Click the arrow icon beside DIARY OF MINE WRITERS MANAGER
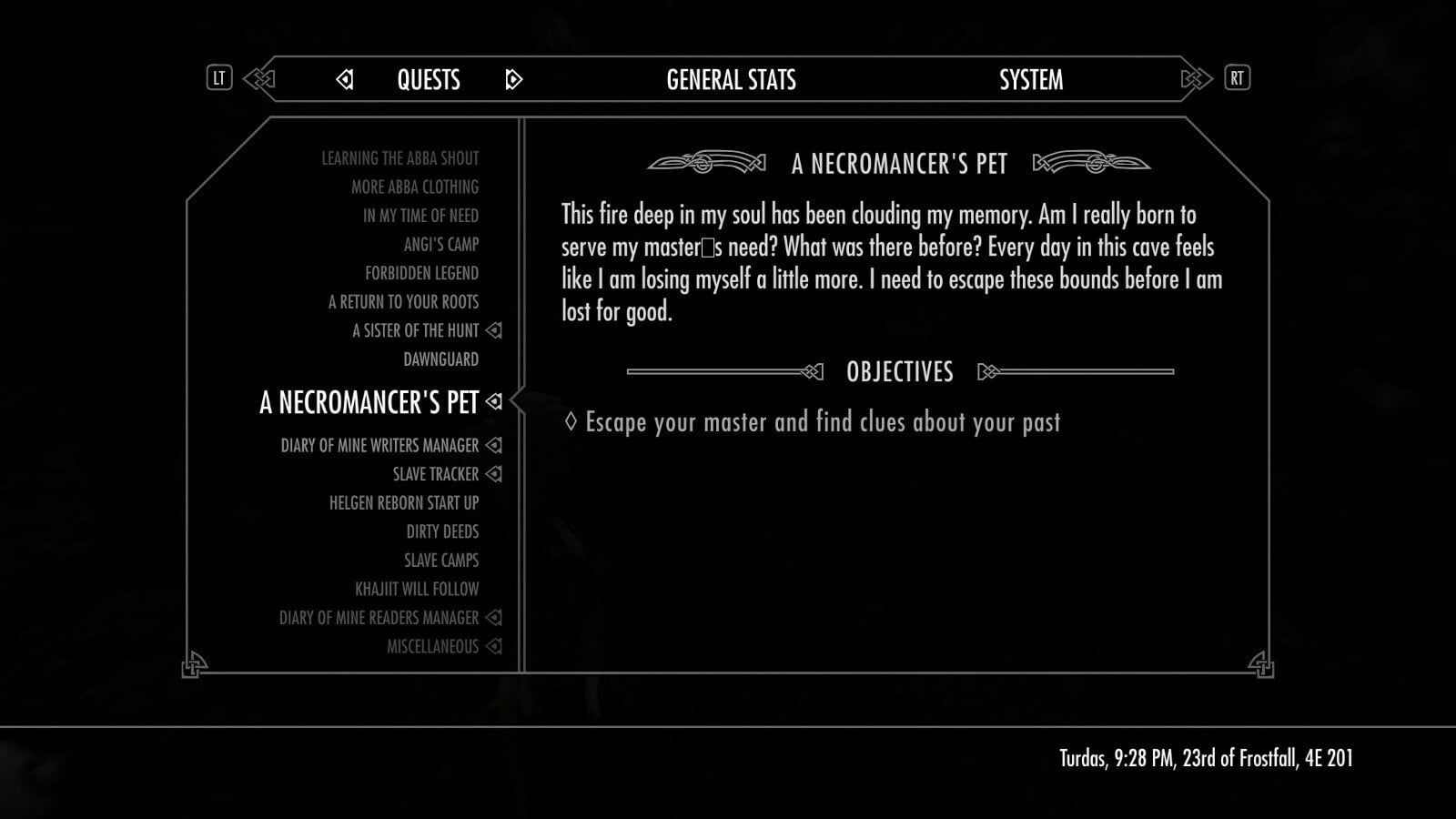The height and width of the screenshot is (819, 1456). coord(494,445)
